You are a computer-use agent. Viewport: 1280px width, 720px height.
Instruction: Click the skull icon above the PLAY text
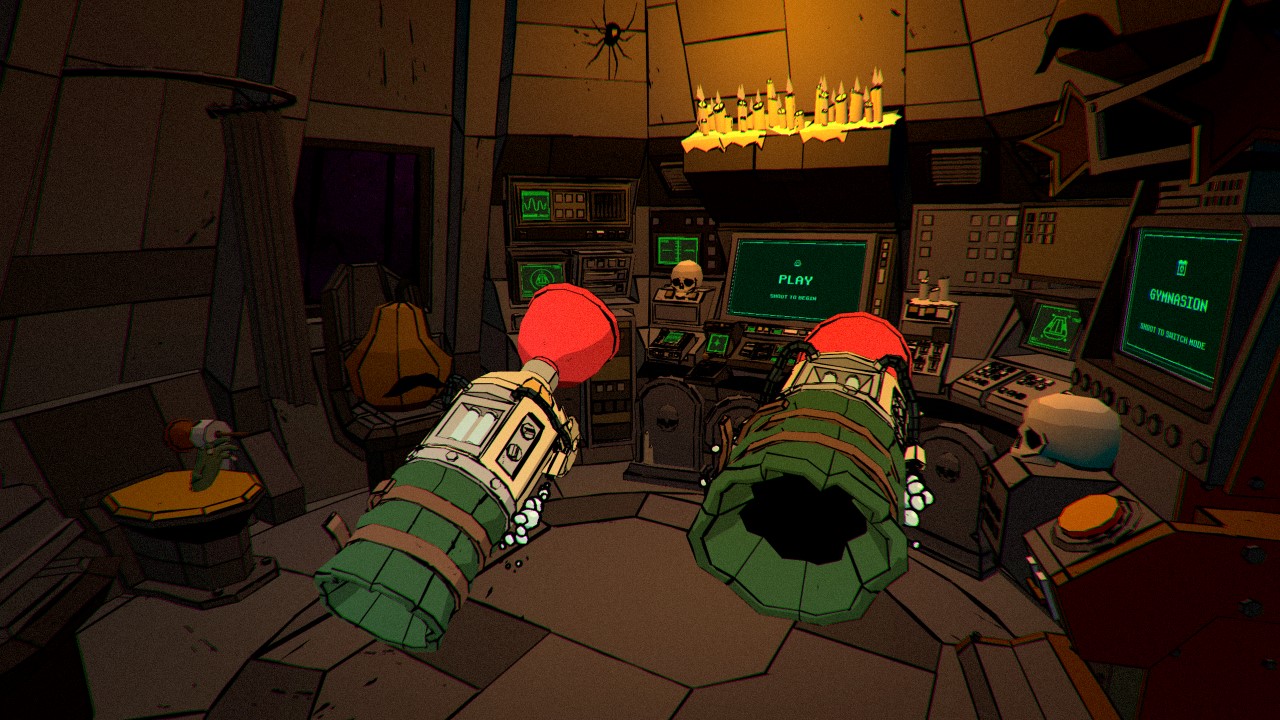click(x=796, y=263)
